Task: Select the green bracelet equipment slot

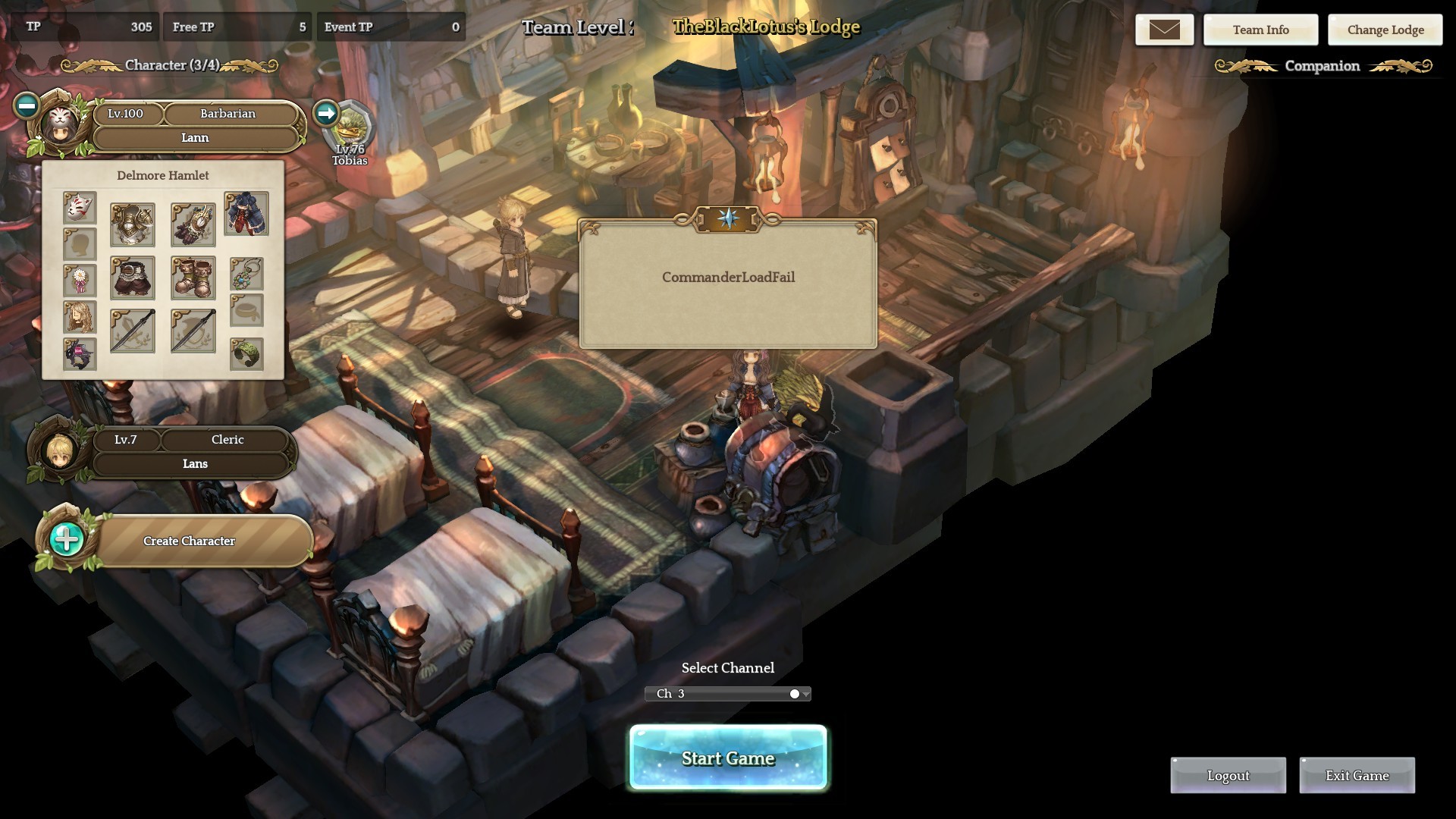Action: (x=246, y=354)
